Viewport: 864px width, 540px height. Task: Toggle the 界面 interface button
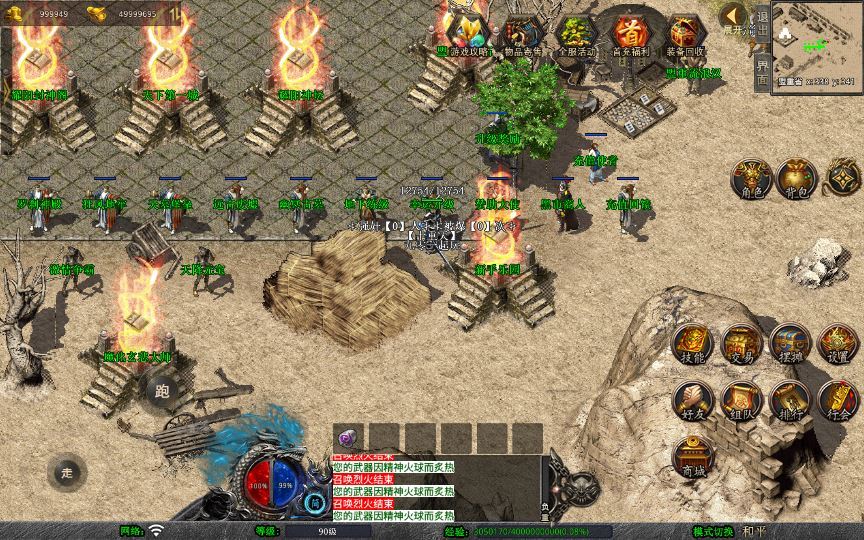762,72
